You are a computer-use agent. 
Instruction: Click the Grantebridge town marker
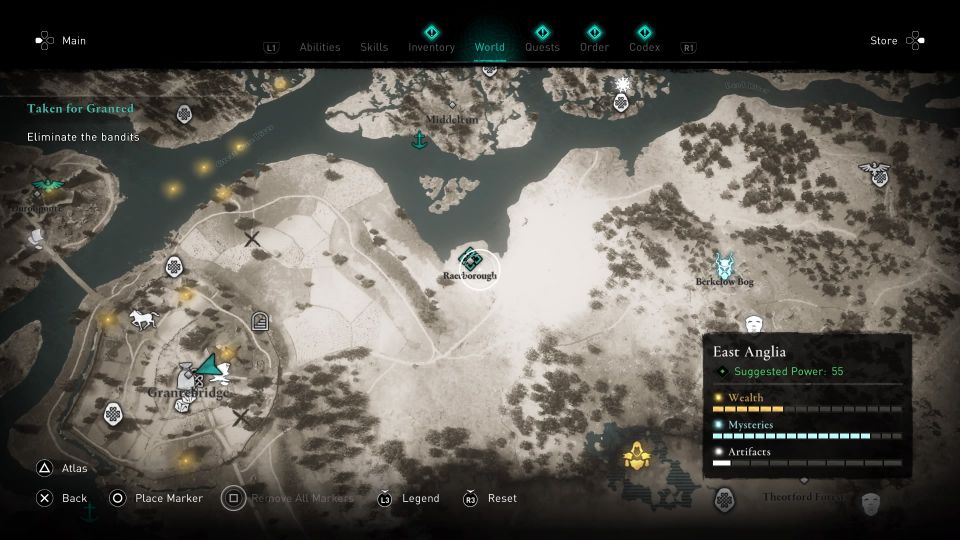click(x=187, y=378)
